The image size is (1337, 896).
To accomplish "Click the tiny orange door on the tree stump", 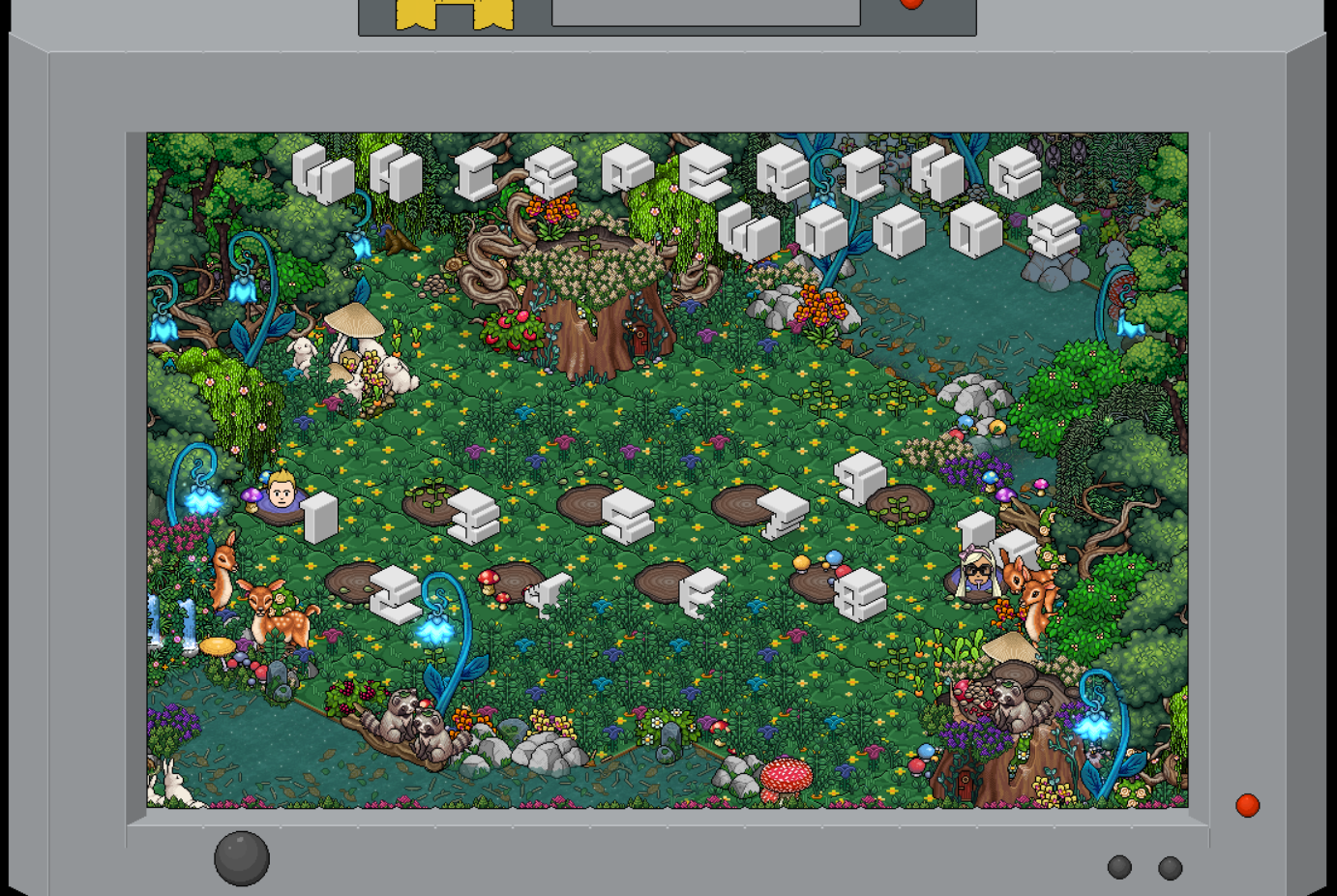I will click(x=640, y=341).
